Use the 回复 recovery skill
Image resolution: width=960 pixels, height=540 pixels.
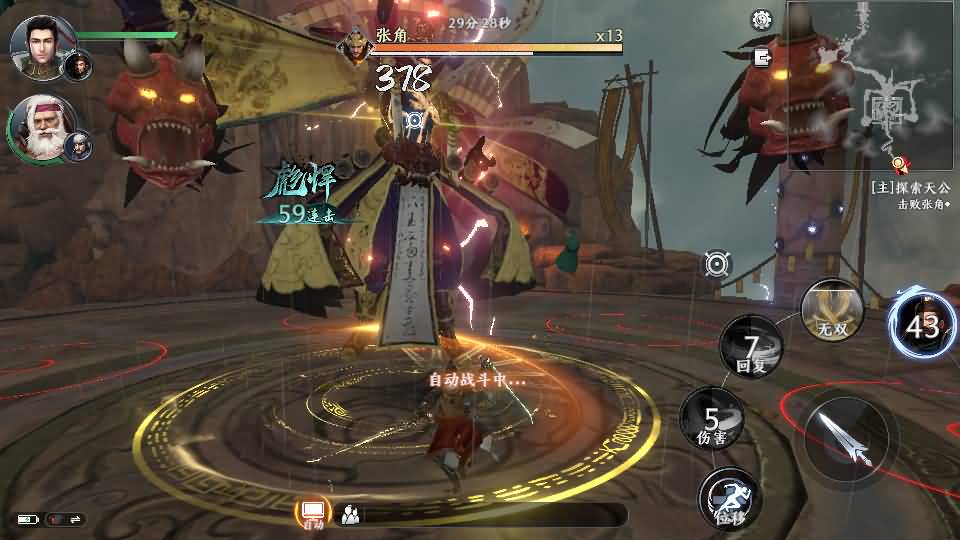tap(752, 347)
